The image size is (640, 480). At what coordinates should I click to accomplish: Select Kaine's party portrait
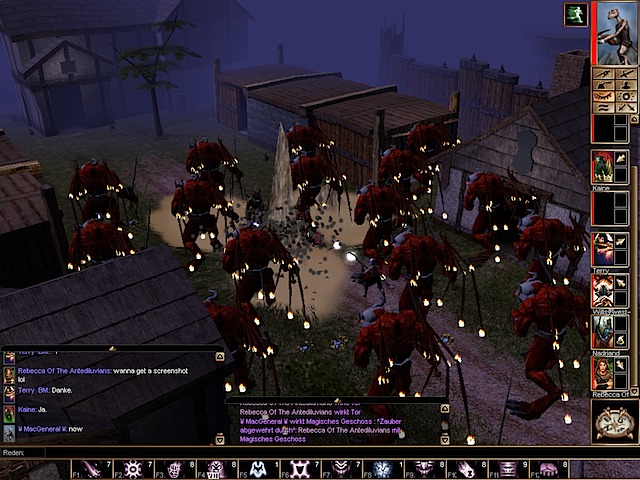click(602, 166)
